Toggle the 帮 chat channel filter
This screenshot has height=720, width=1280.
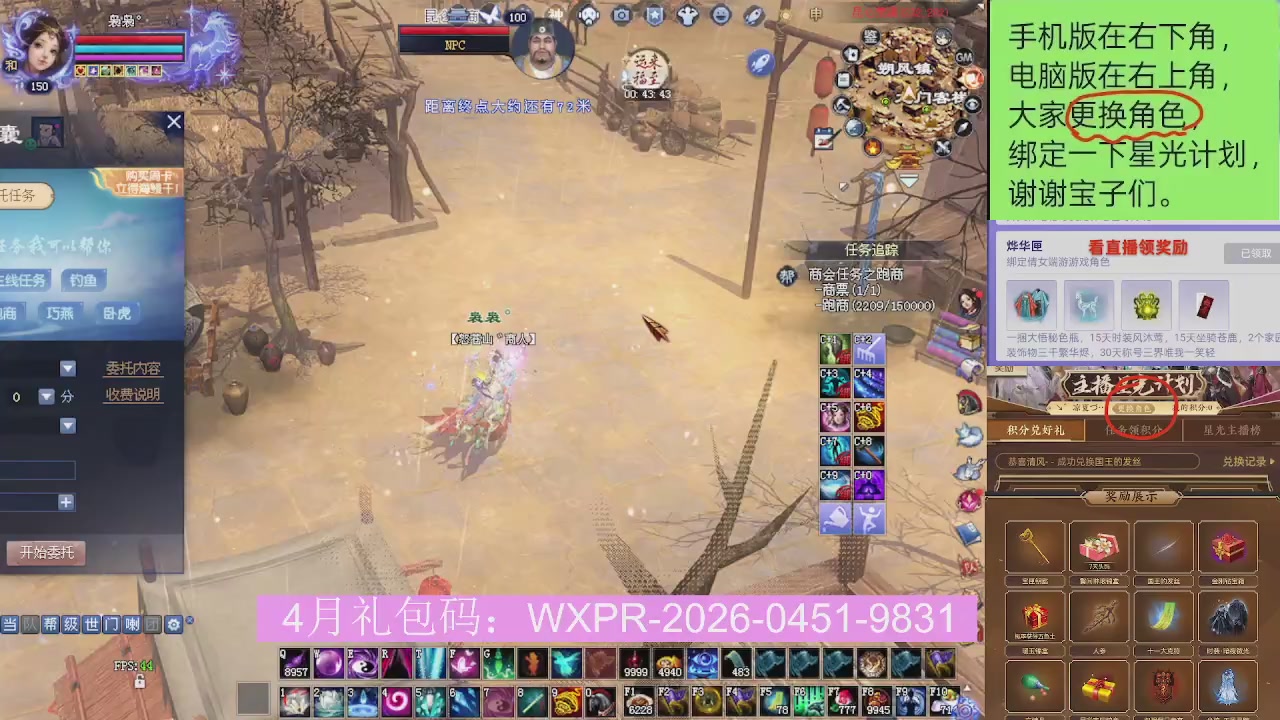49,624
